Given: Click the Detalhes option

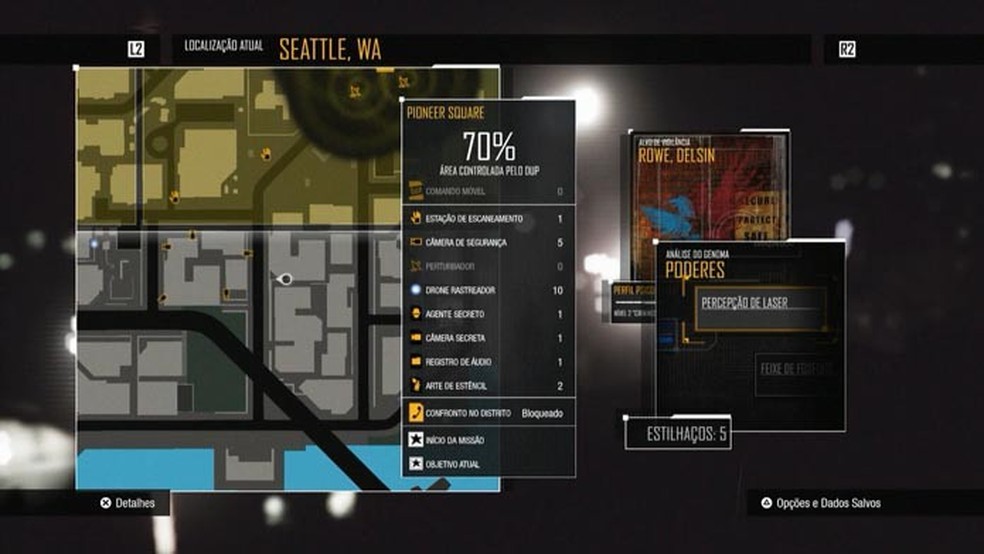Looking at the screenshot, I should 128,503.
